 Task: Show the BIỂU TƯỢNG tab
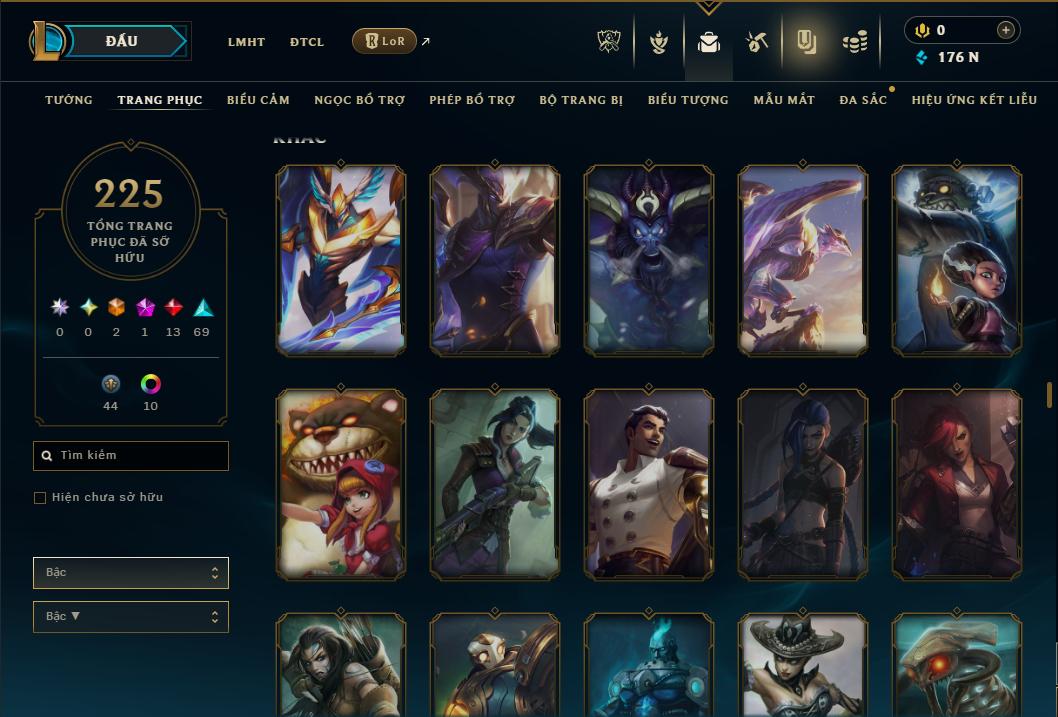tap(688, 100)
